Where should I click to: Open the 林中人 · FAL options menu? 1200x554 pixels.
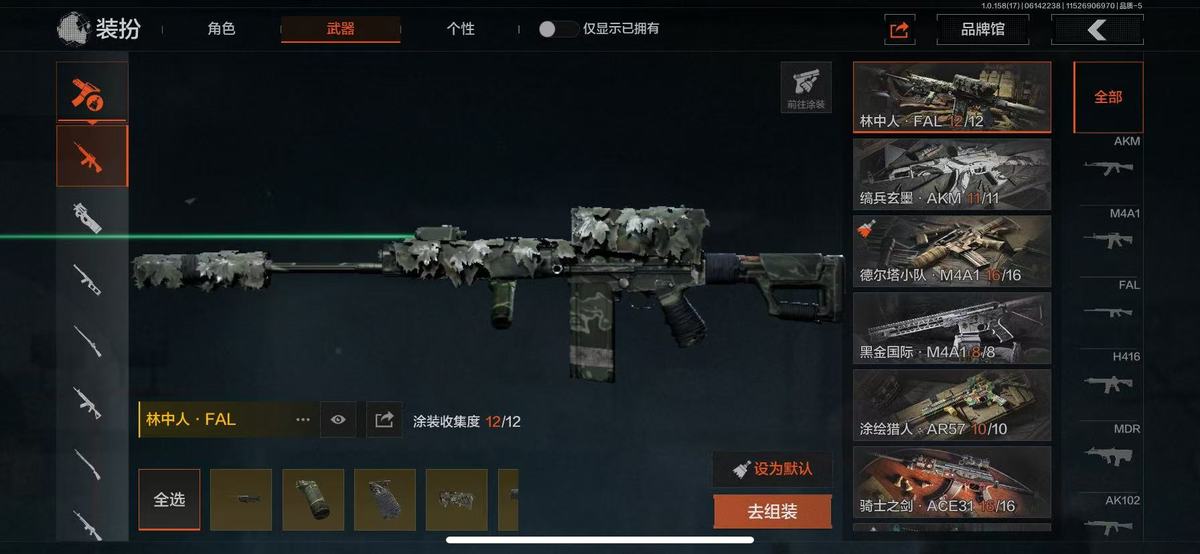tap(303, 420)
